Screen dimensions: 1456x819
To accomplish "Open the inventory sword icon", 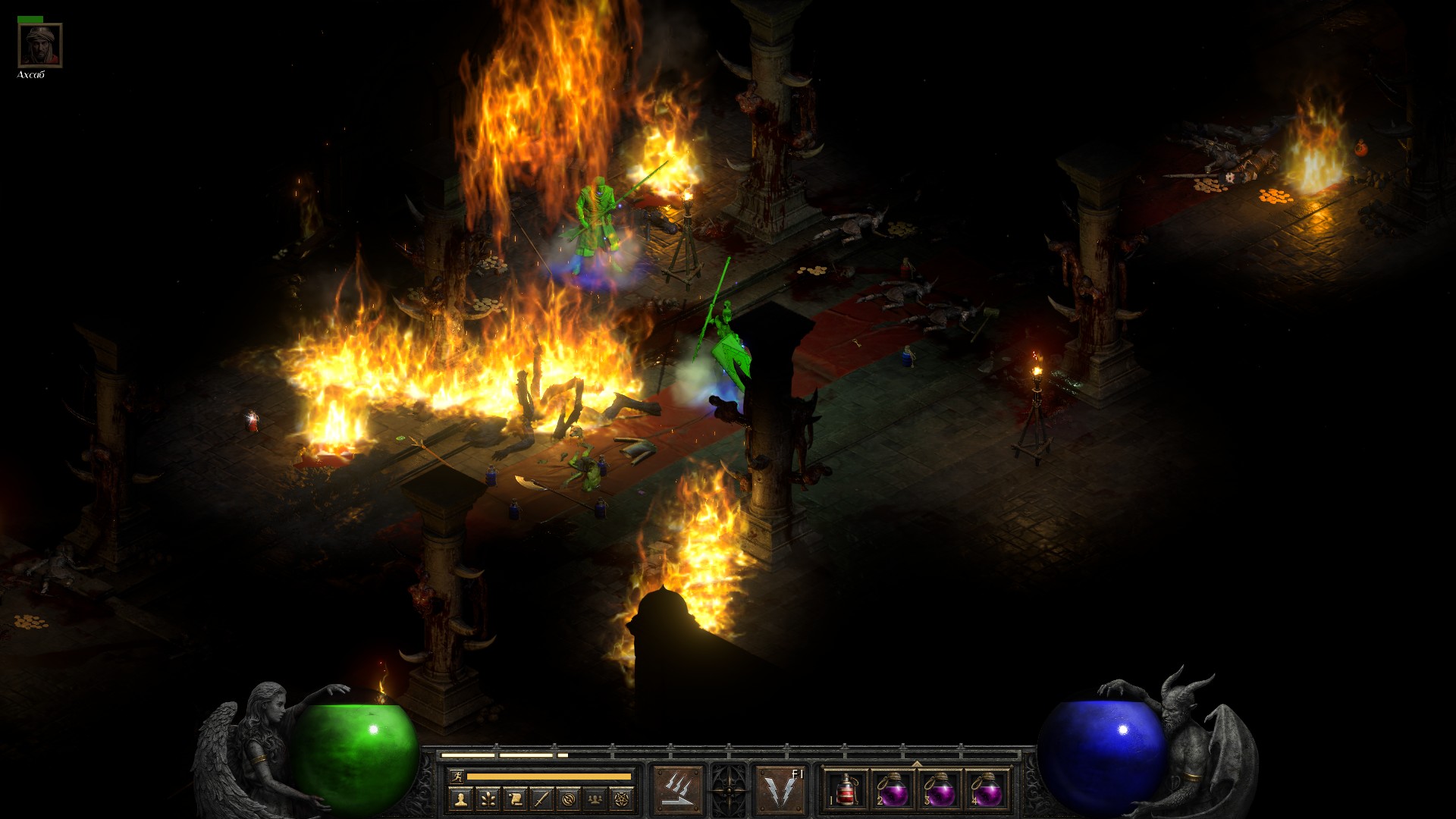I will 541,799.
